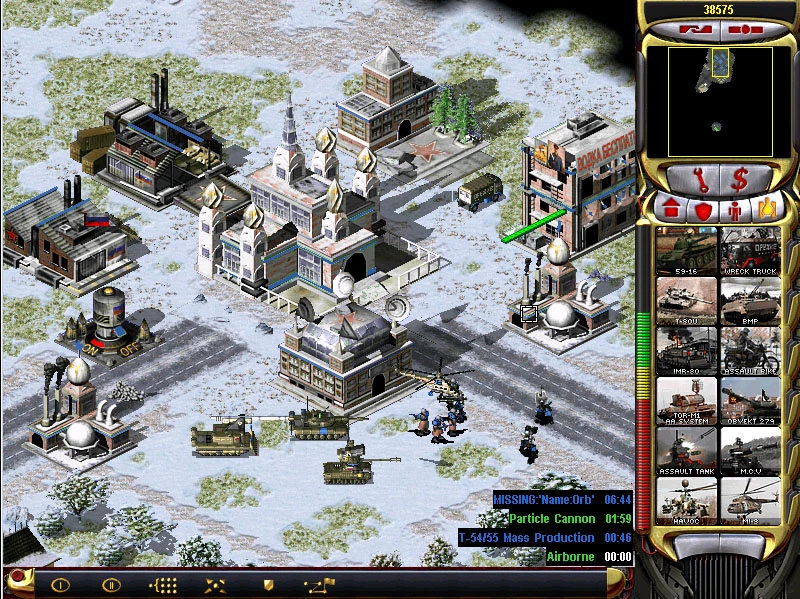Activate the dollar sign sell button
800x599 pixels.
[x=741, y=181]
